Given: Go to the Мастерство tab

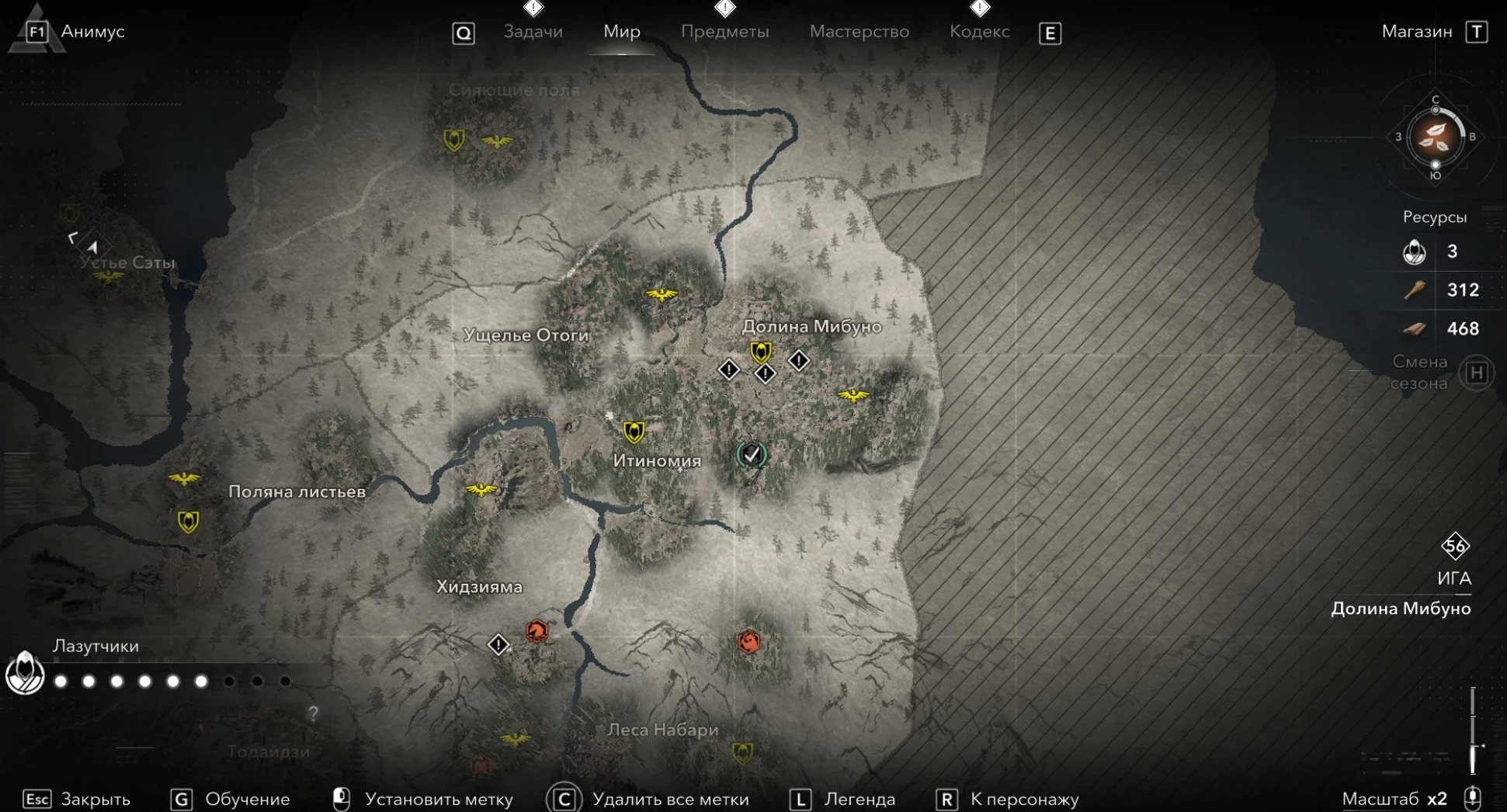Looking at the screenshot, I should [859, 32].
